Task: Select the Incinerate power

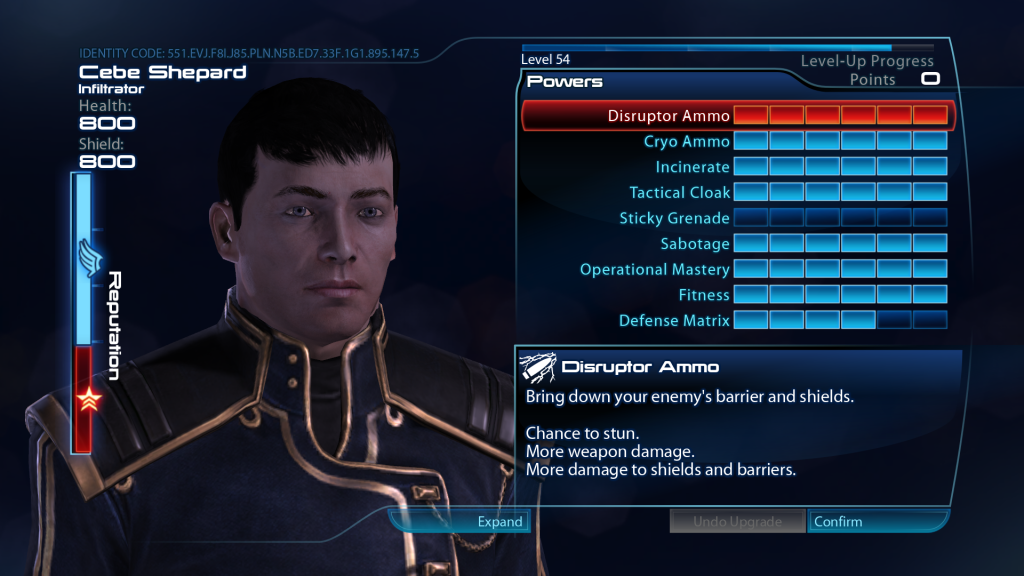Action: point(692,167)
